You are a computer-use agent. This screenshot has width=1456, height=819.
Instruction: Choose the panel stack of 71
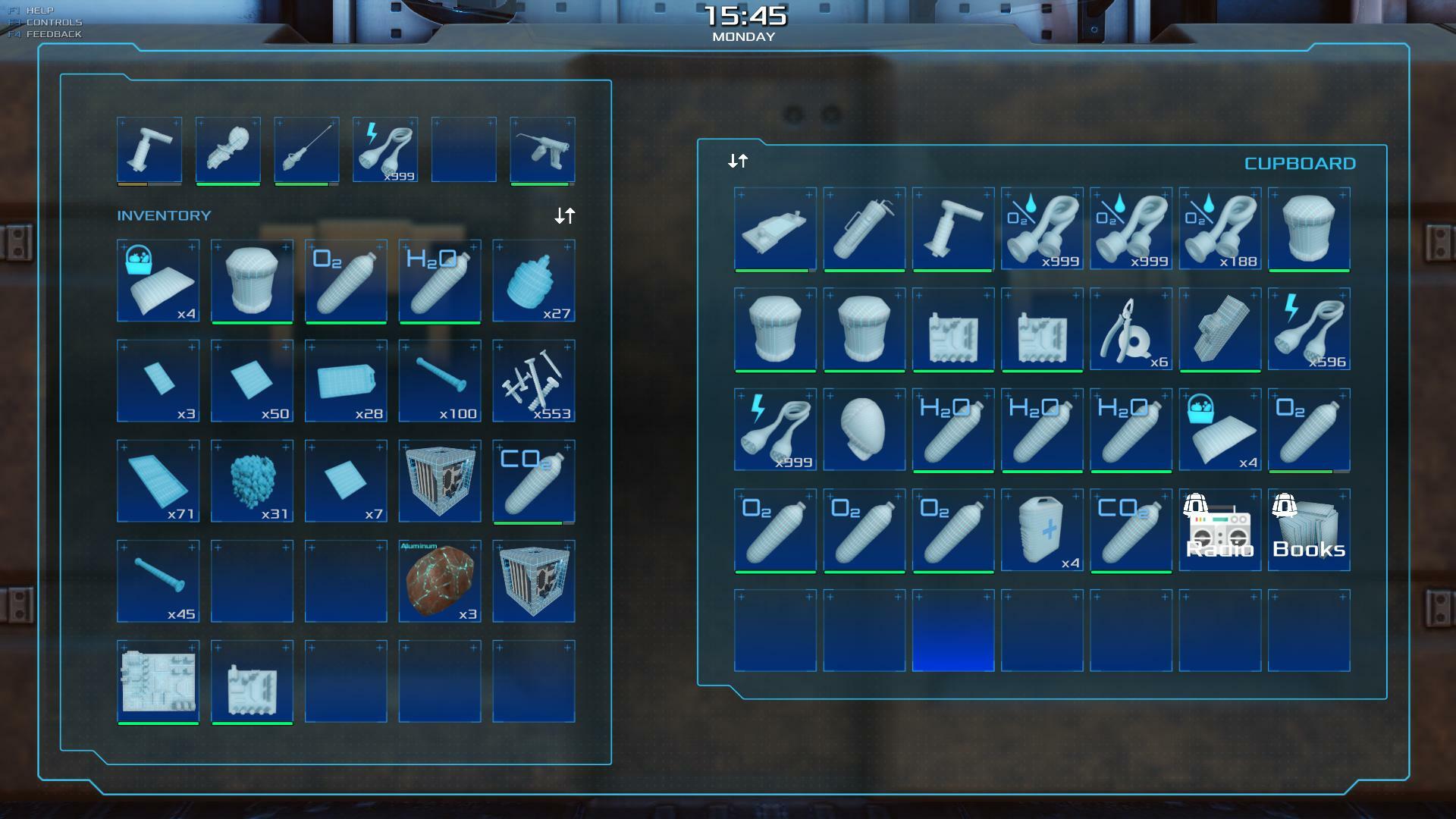(158, 481)
